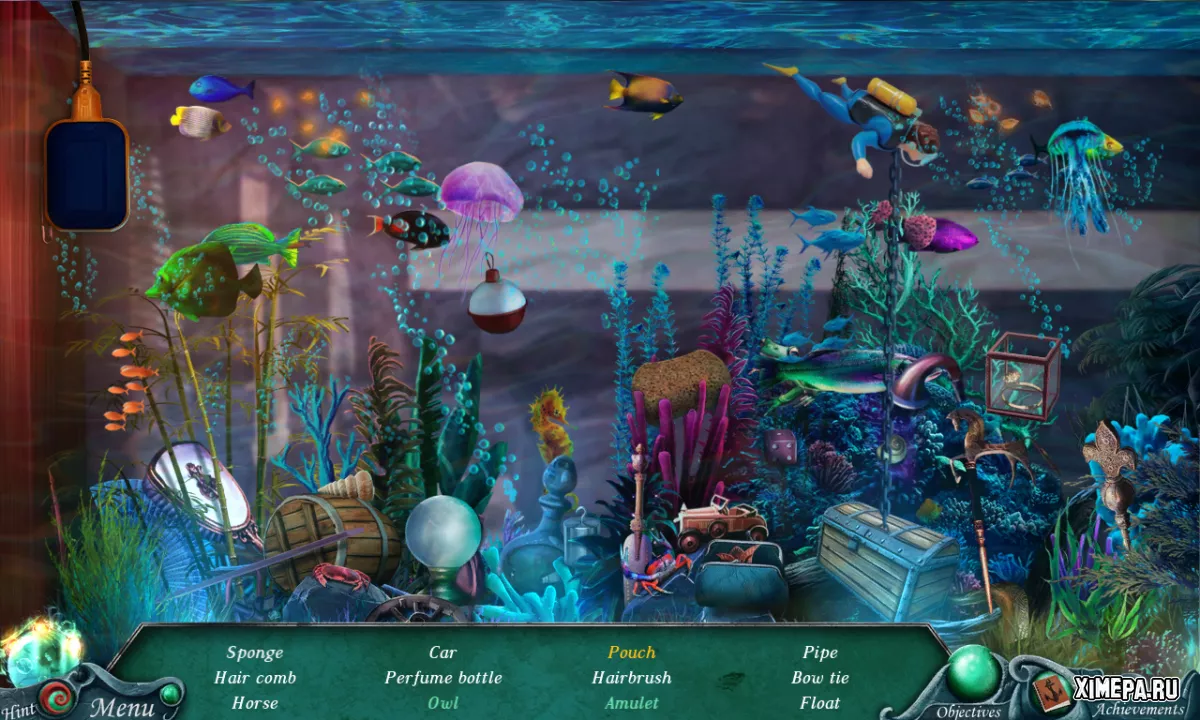This screenshot has width=1200, height=720.
Task: Click the Owl entry in the list
Action: coord(443,702)
